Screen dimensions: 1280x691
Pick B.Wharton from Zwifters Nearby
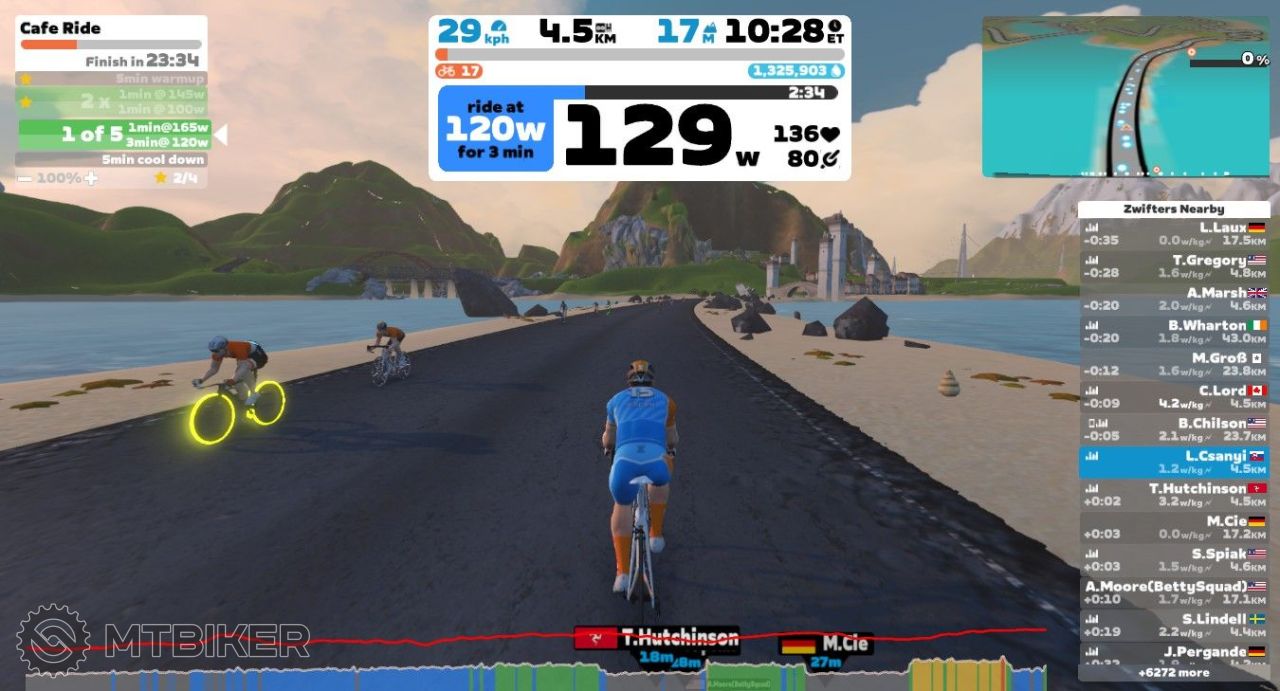click(1174, 331)
